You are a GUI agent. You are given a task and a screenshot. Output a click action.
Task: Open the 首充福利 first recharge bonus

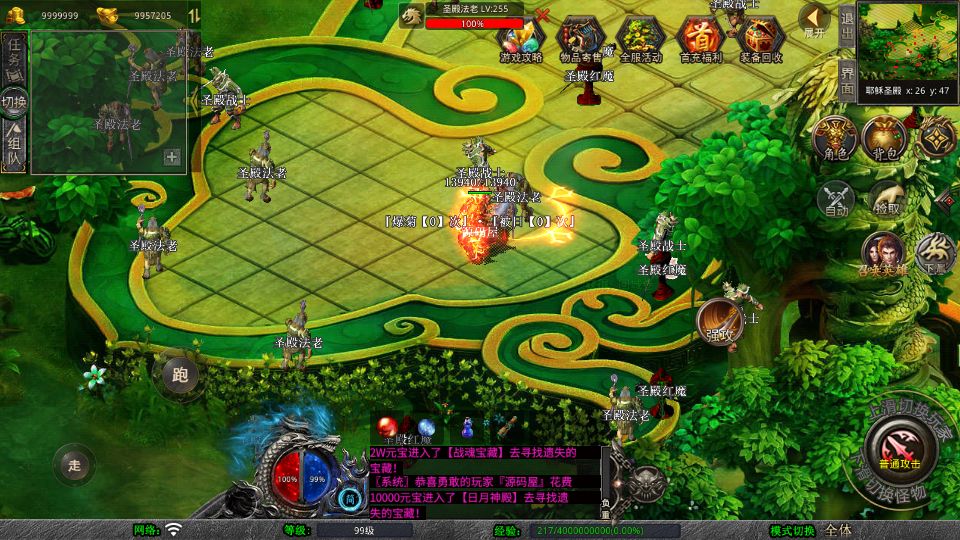coord(700,38)
